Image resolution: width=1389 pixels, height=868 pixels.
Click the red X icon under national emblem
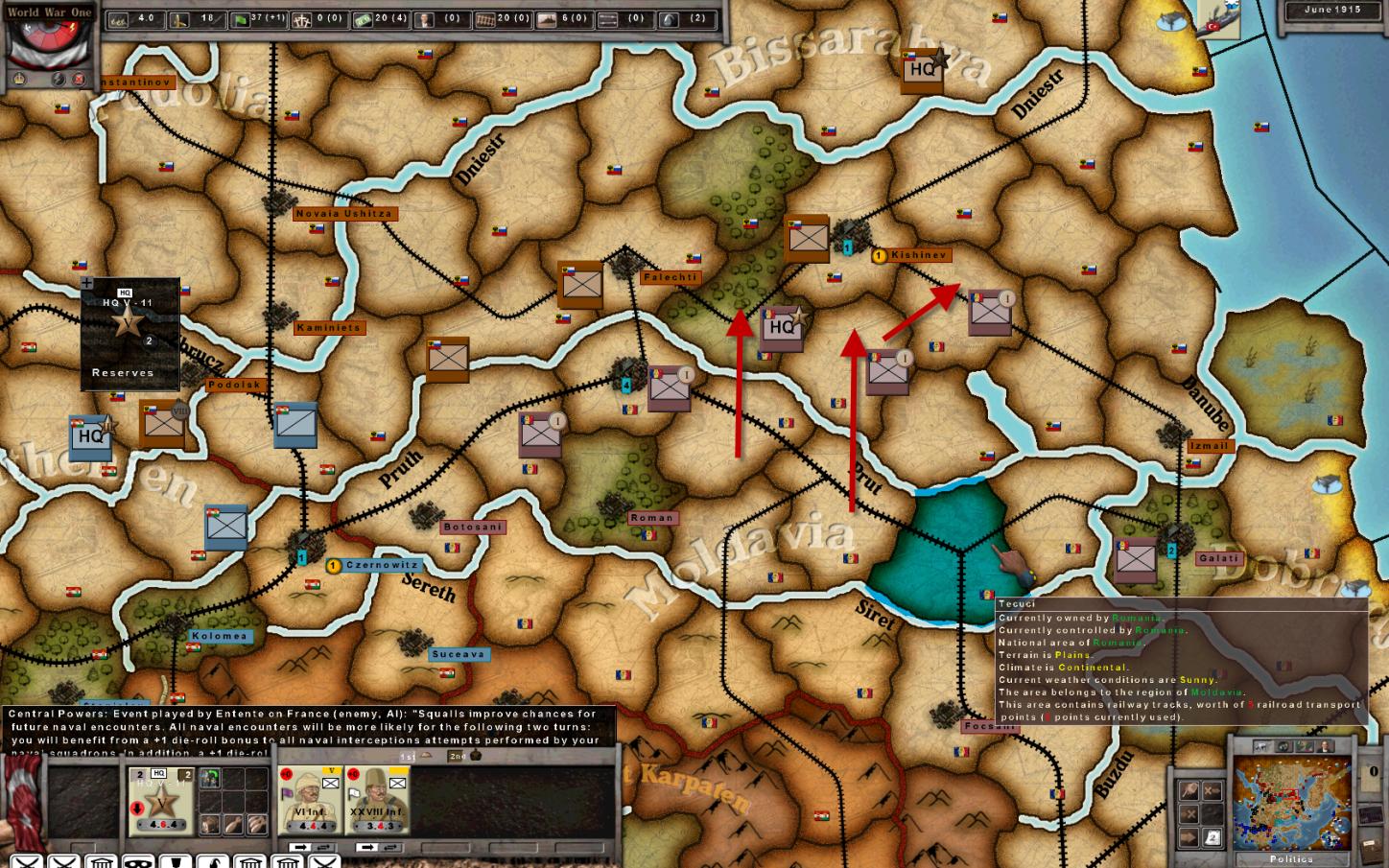(x=80, y=80)
